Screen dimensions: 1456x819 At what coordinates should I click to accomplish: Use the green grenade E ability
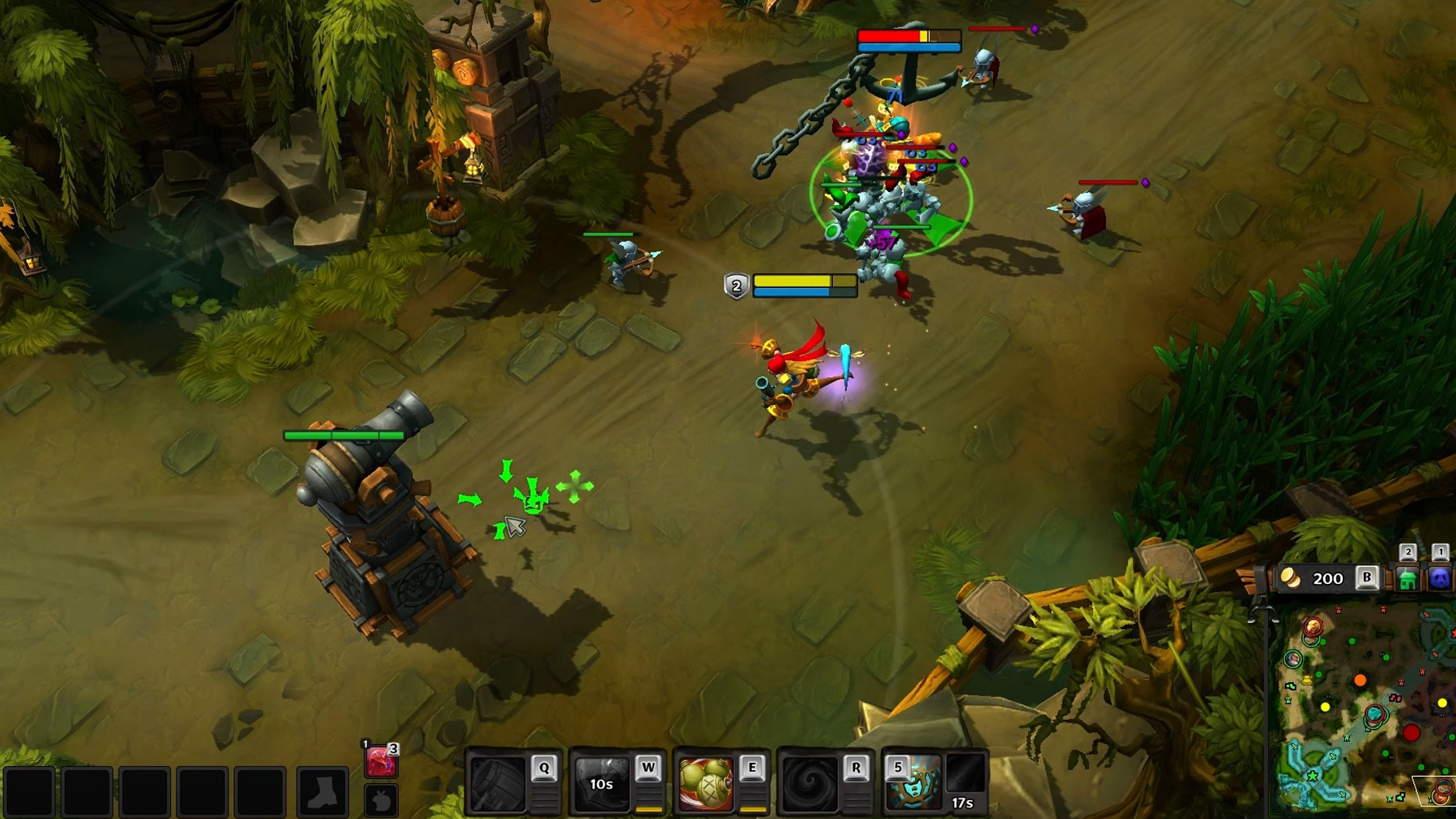[x=706, y=783]
